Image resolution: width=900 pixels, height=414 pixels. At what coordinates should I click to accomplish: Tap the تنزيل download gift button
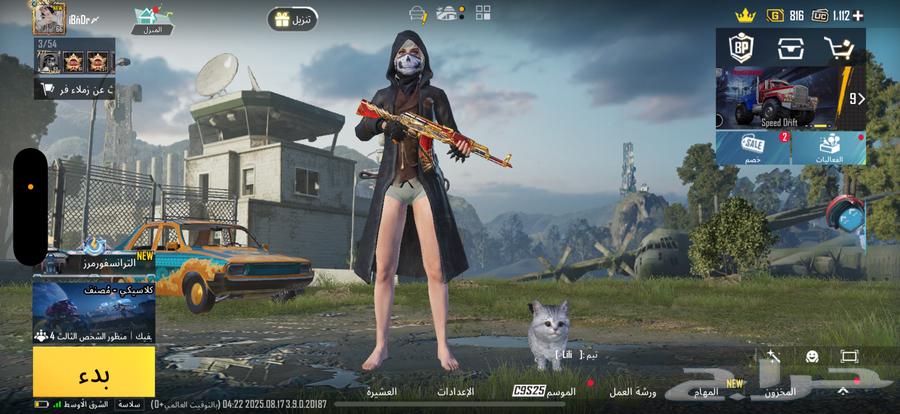(292, 19)
